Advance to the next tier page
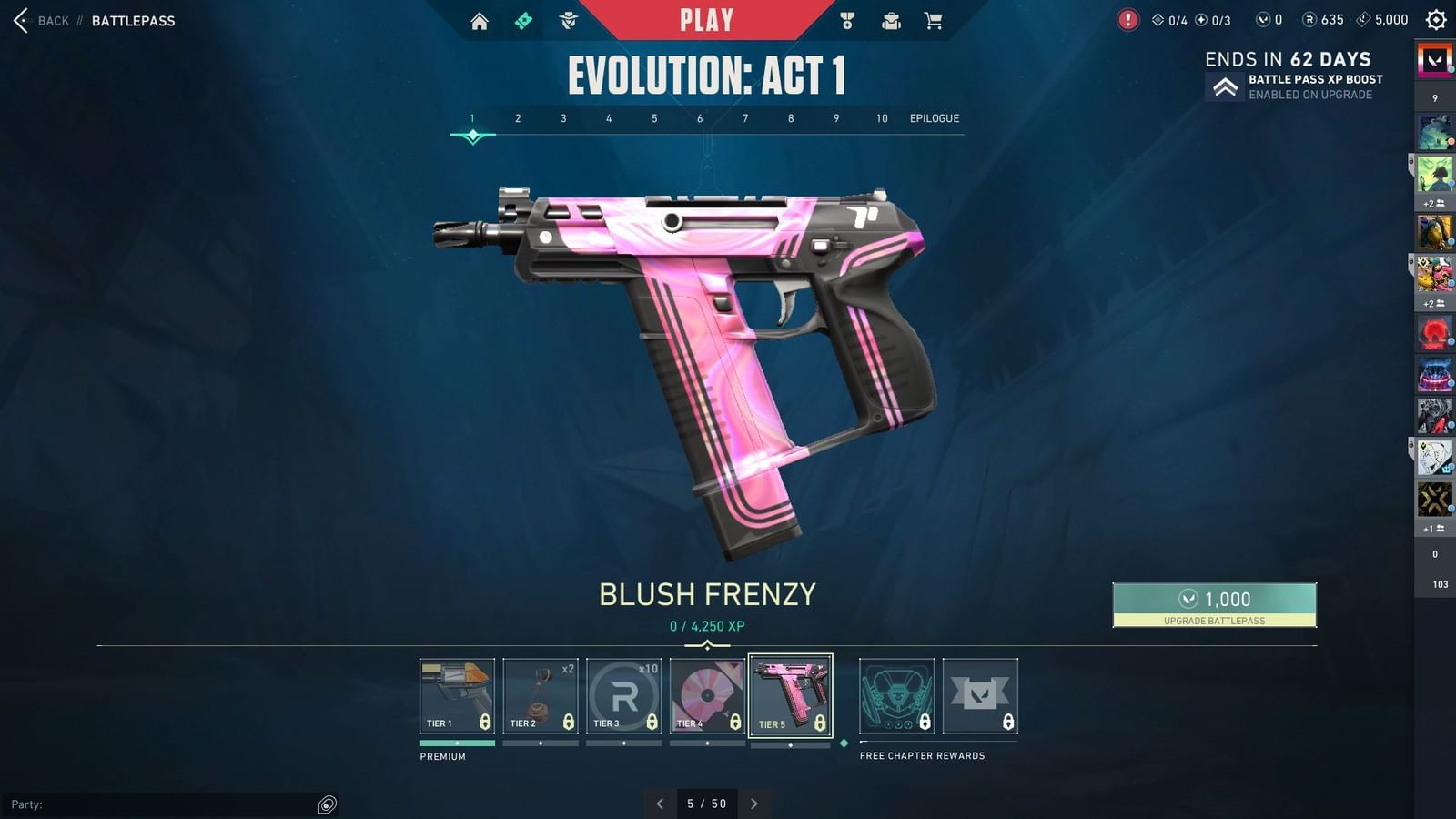Image resolution: width=1456 pixels, height=819 pixels. (x=753, y=804)
